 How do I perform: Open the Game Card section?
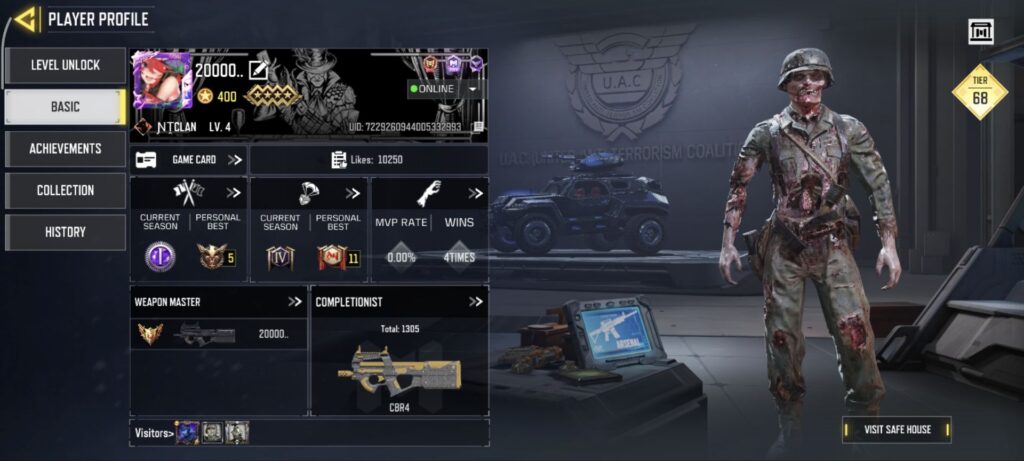pyautogui.click(x=189, y=159)
